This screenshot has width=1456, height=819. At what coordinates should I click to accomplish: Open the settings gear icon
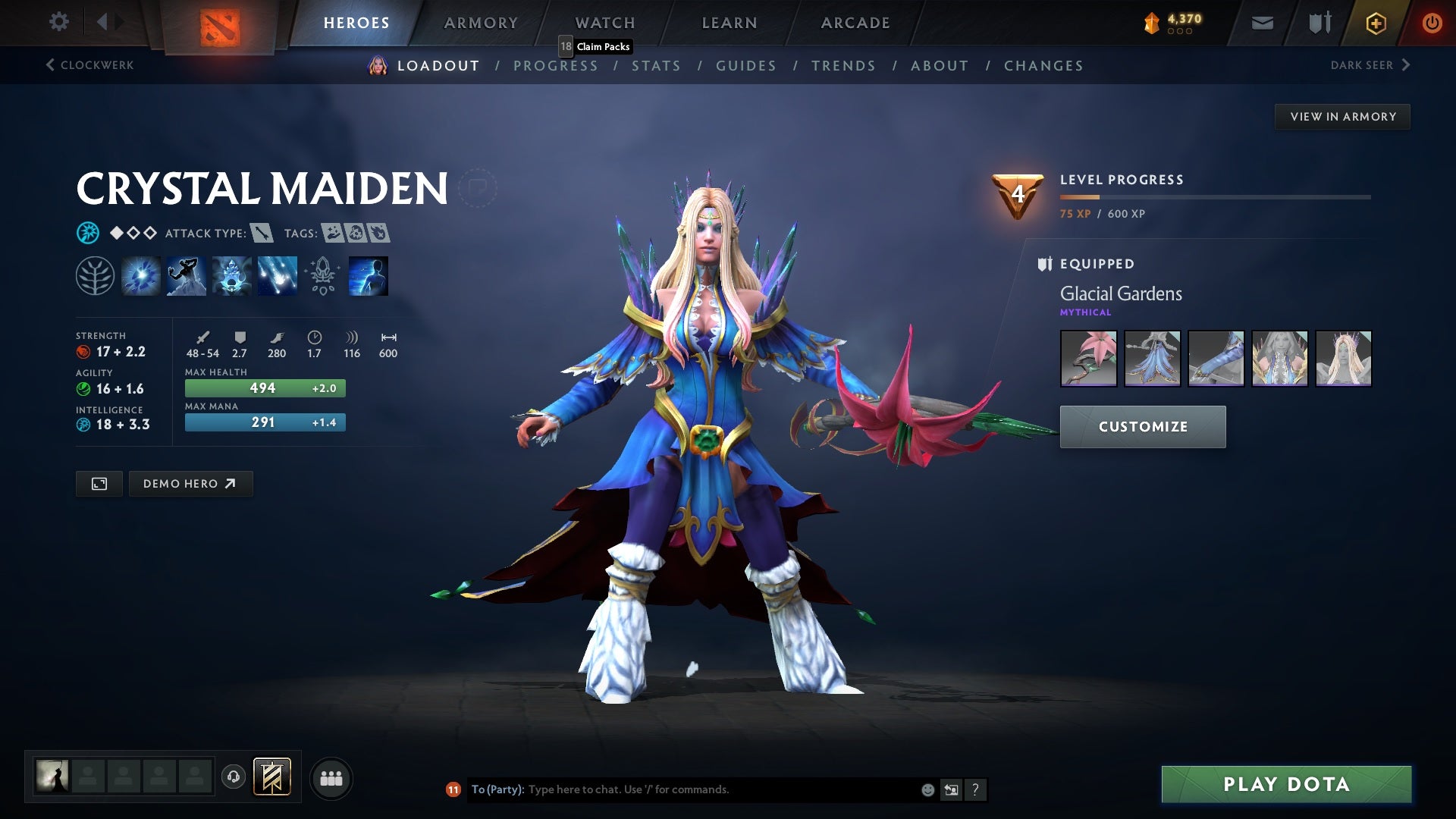coord(58,22)
